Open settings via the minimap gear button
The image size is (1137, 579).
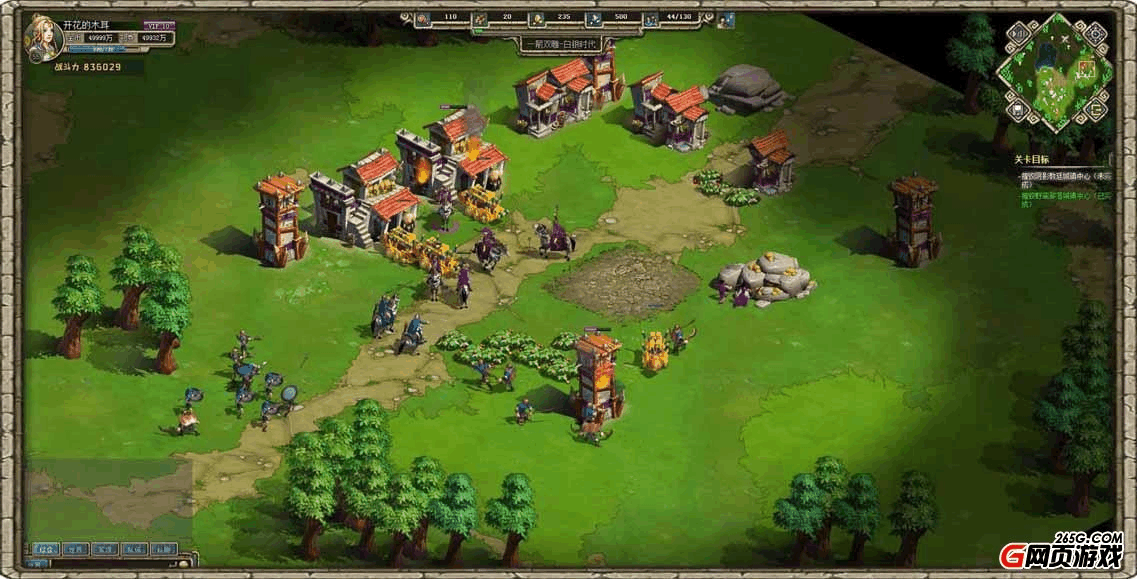click(x=1096, y=33)
